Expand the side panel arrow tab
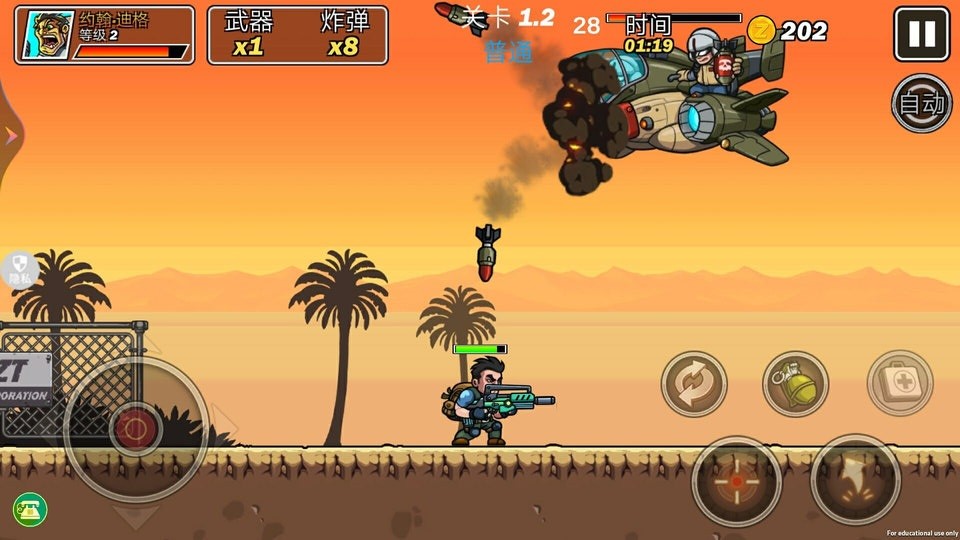 [9, 136]
